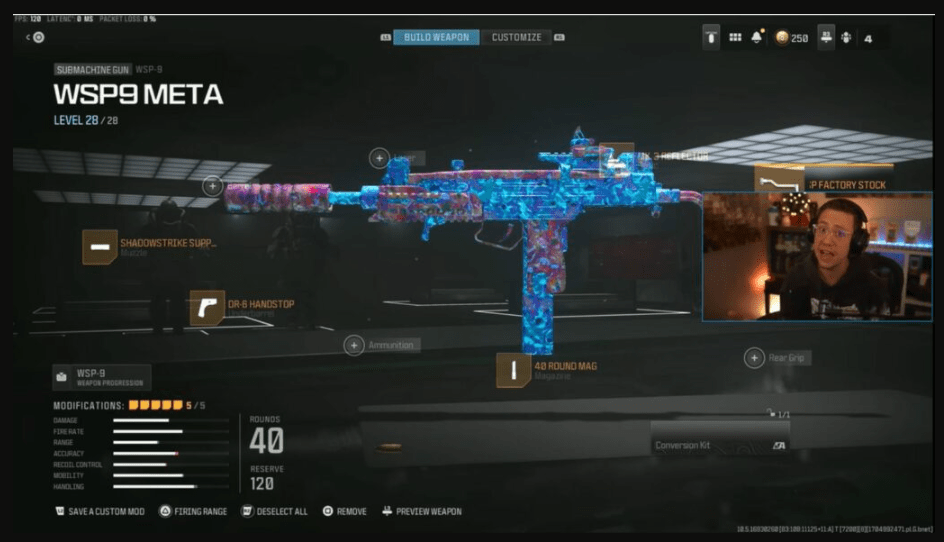Add an Ammunition attachment
The height and width of the screenshot is (542, 944).
coord(354,345)
